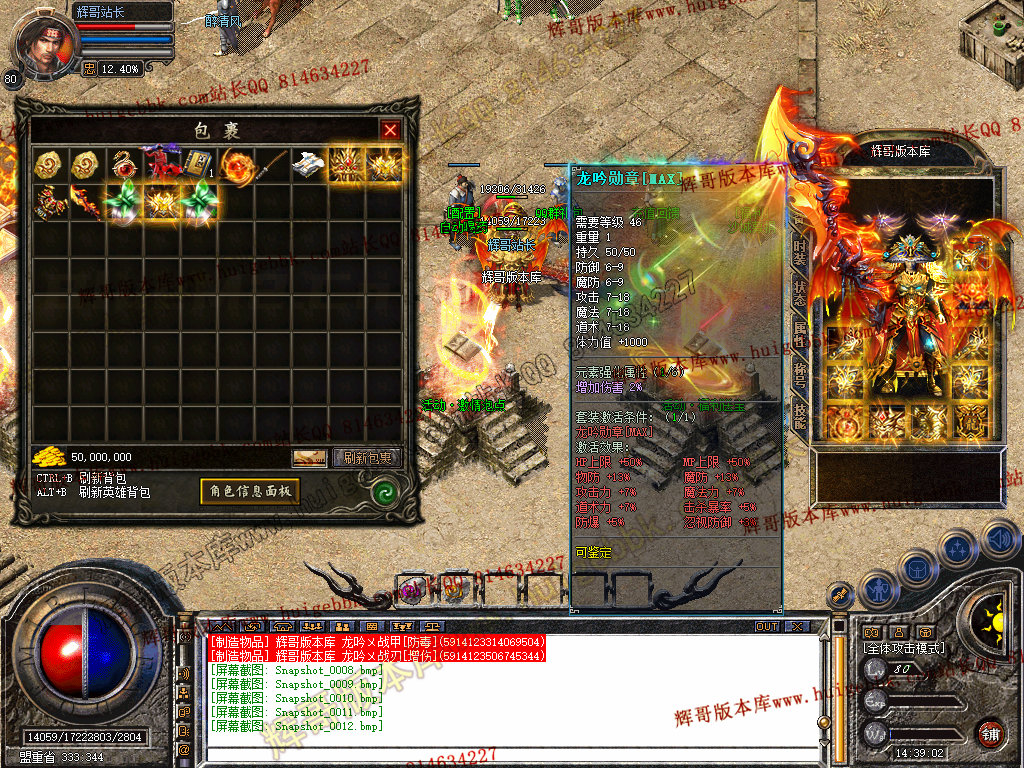
Task: Open the 状态 status tab
Action: (801, 293)
